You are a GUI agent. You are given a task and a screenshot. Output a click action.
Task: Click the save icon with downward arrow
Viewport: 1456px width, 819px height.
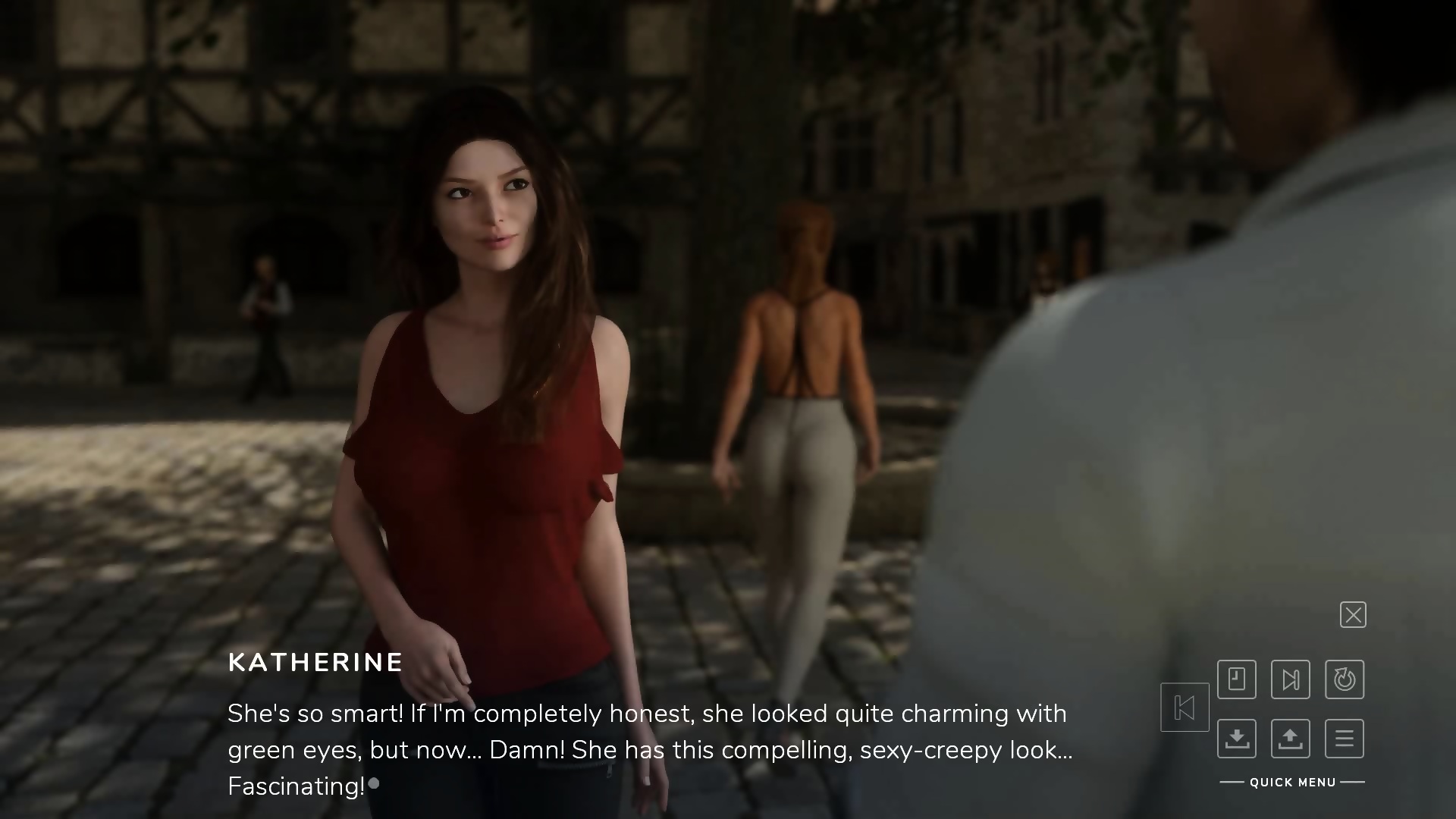pyautogui.click(x=1237, y=739)
